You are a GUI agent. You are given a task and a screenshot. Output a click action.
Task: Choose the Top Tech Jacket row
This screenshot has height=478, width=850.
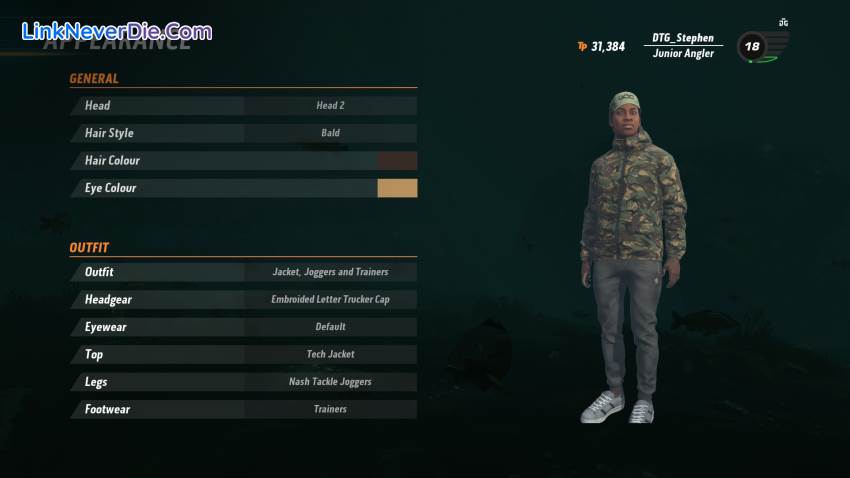click(x=243, y=354)
